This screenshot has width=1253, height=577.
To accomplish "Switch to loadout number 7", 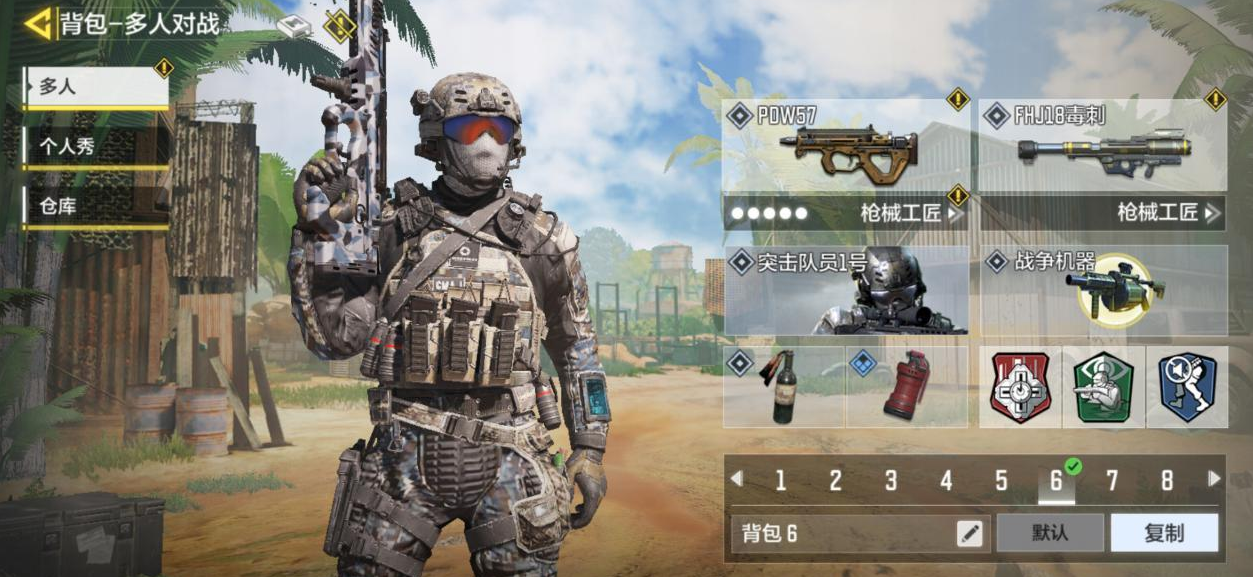I will [1111, 481].
